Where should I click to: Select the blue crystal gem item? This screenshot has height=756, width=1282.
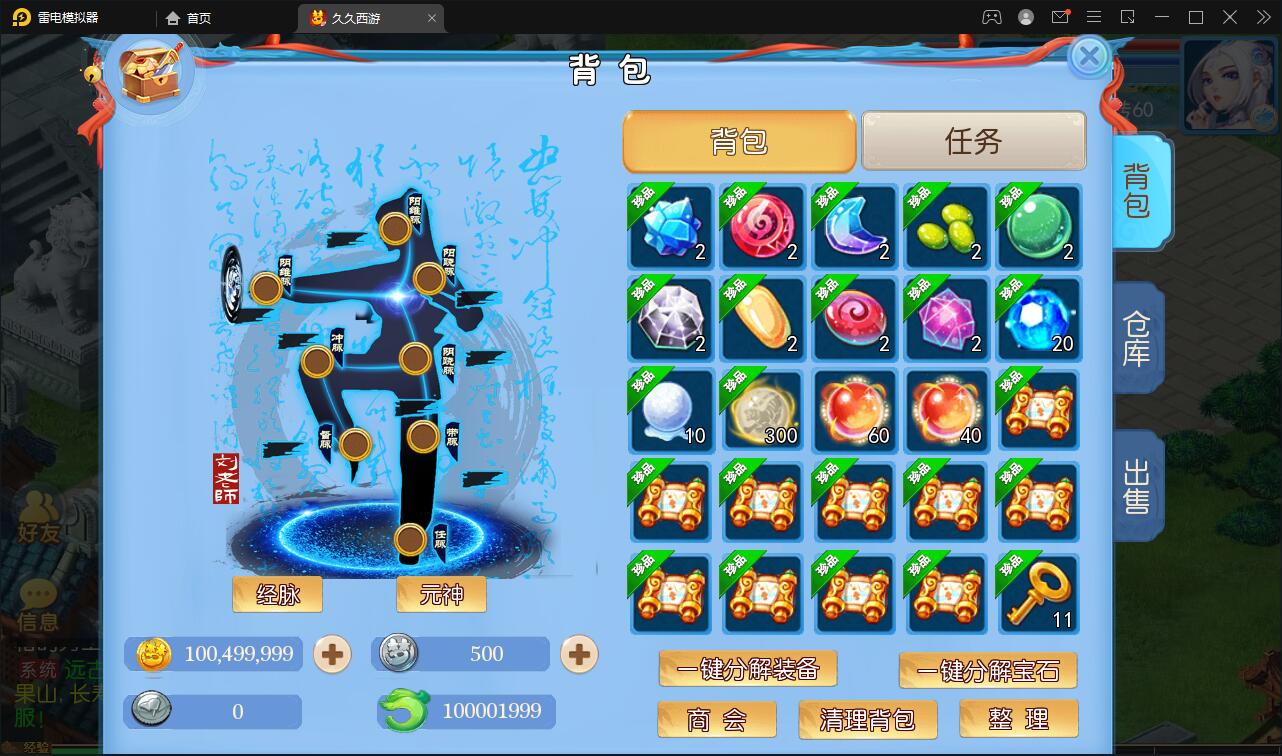670,227
